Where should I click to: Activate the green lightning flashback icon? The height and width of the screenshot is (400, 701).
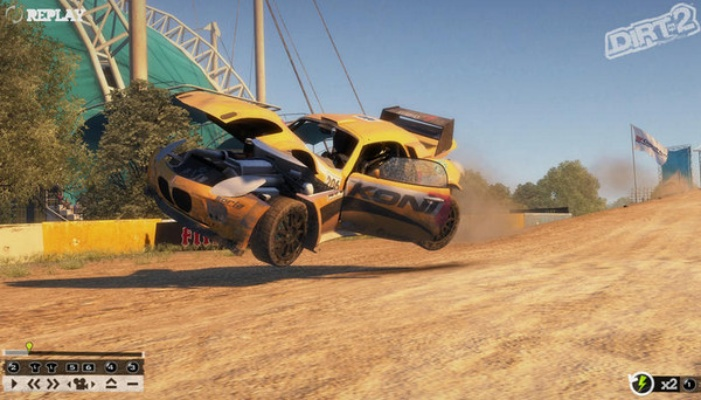pyautogui.click(x=641, y=383)
